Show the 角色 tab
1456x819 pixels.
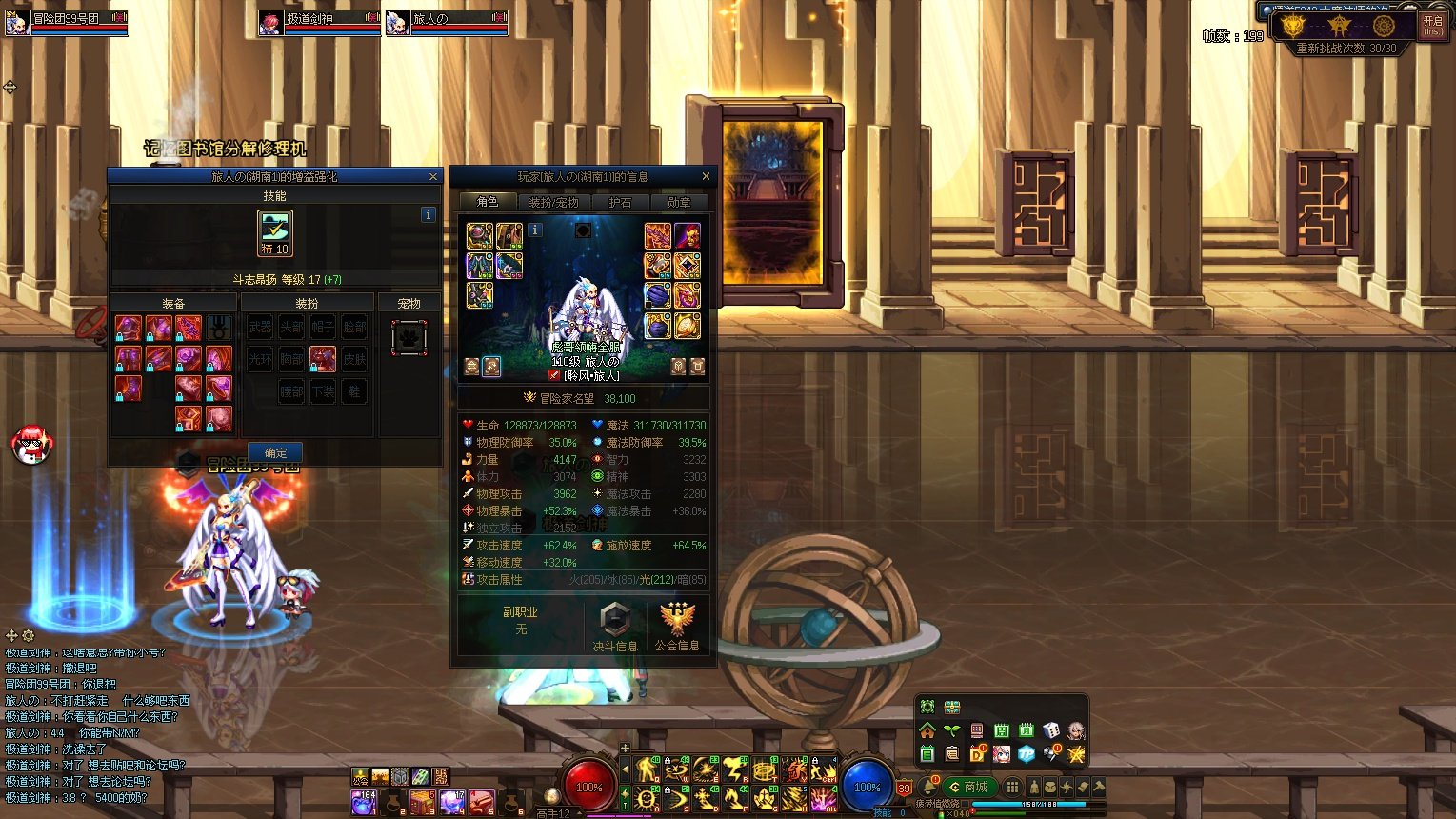tap(488, 202)
